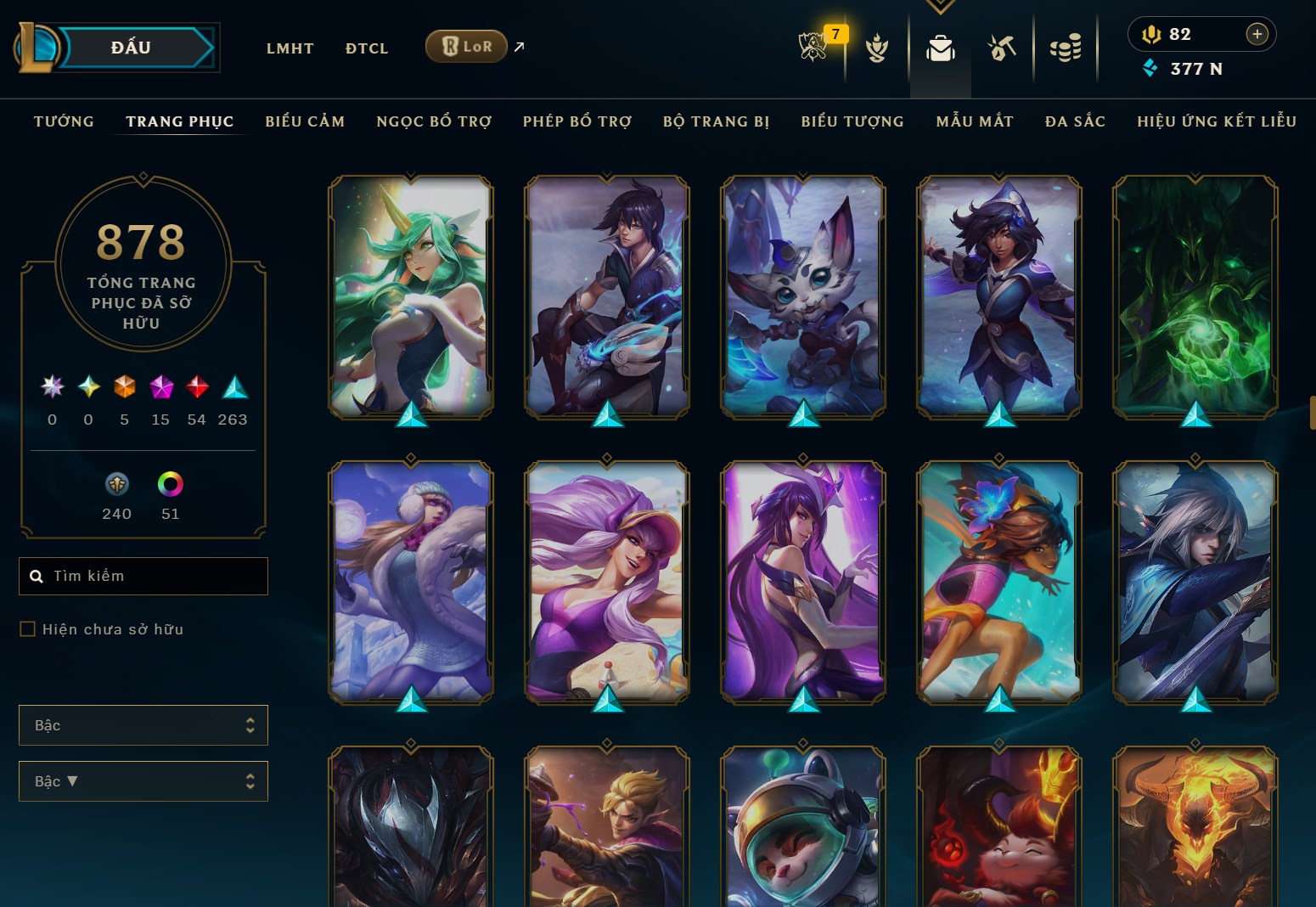
Task: Open the Clash trophy icon
Action: 877,48
